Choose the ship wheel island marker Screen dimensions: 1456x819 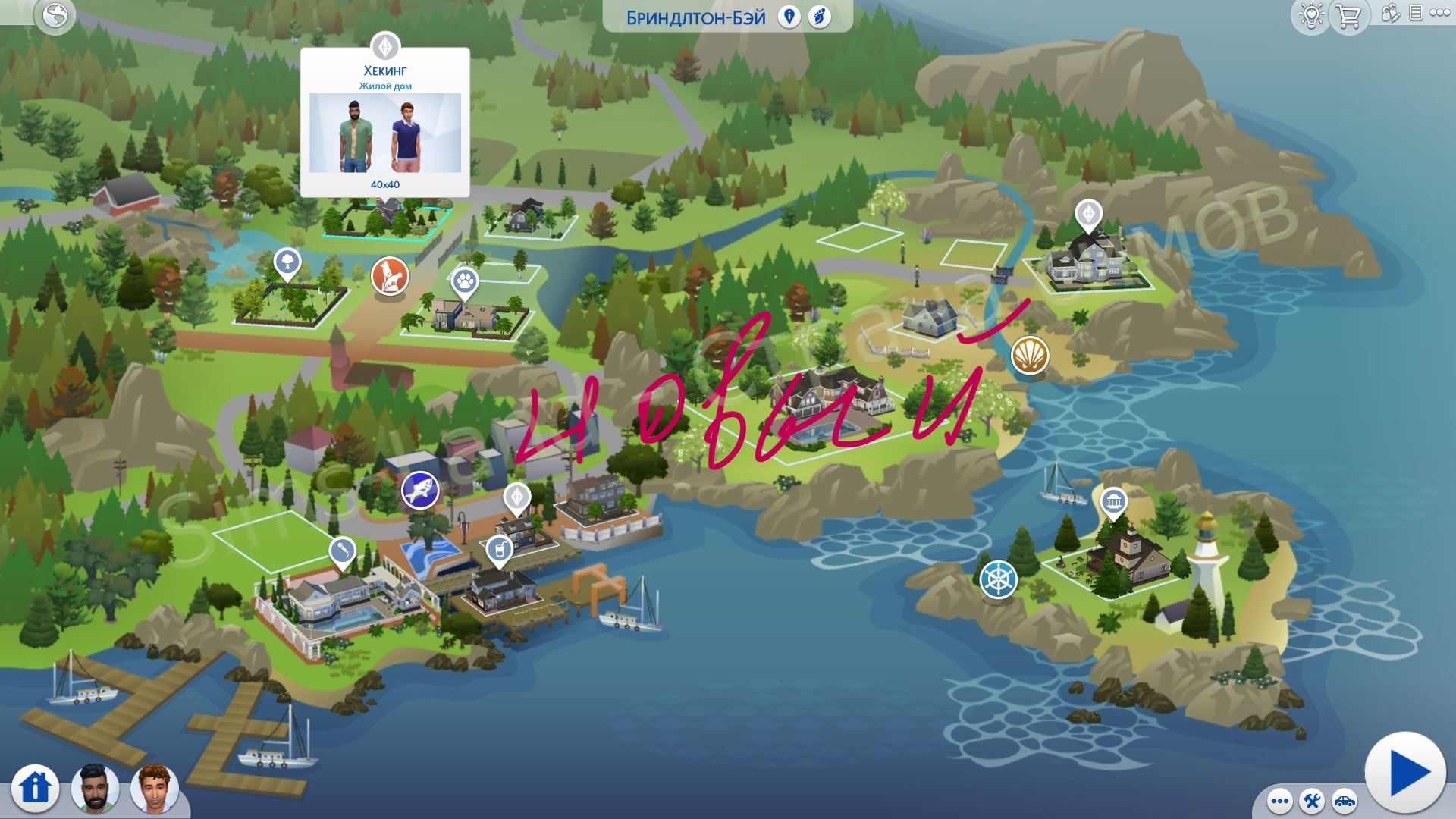point(998,579)
